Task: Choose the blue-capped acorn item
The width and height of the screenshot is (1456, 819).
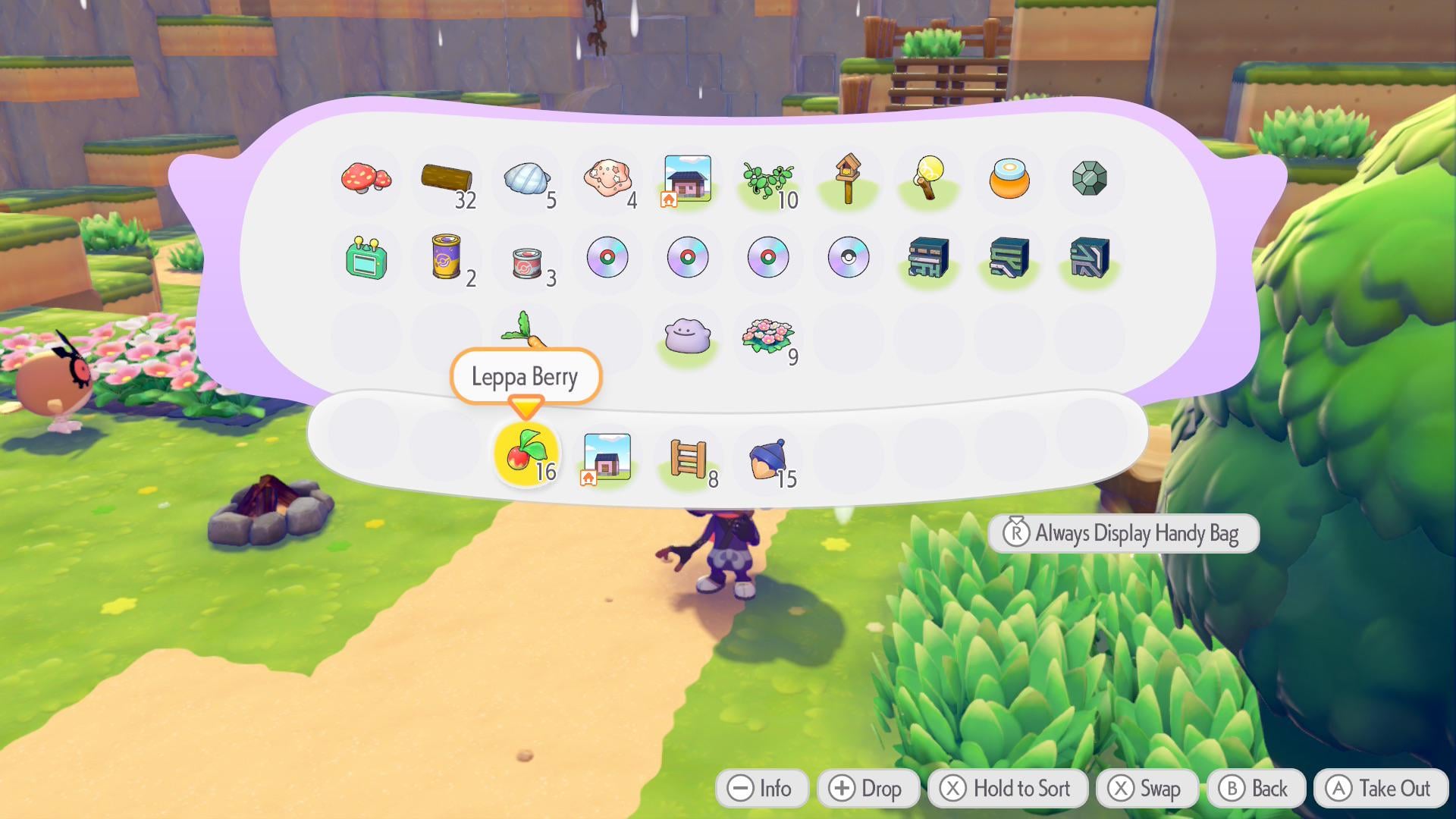Action: [767, 459]
